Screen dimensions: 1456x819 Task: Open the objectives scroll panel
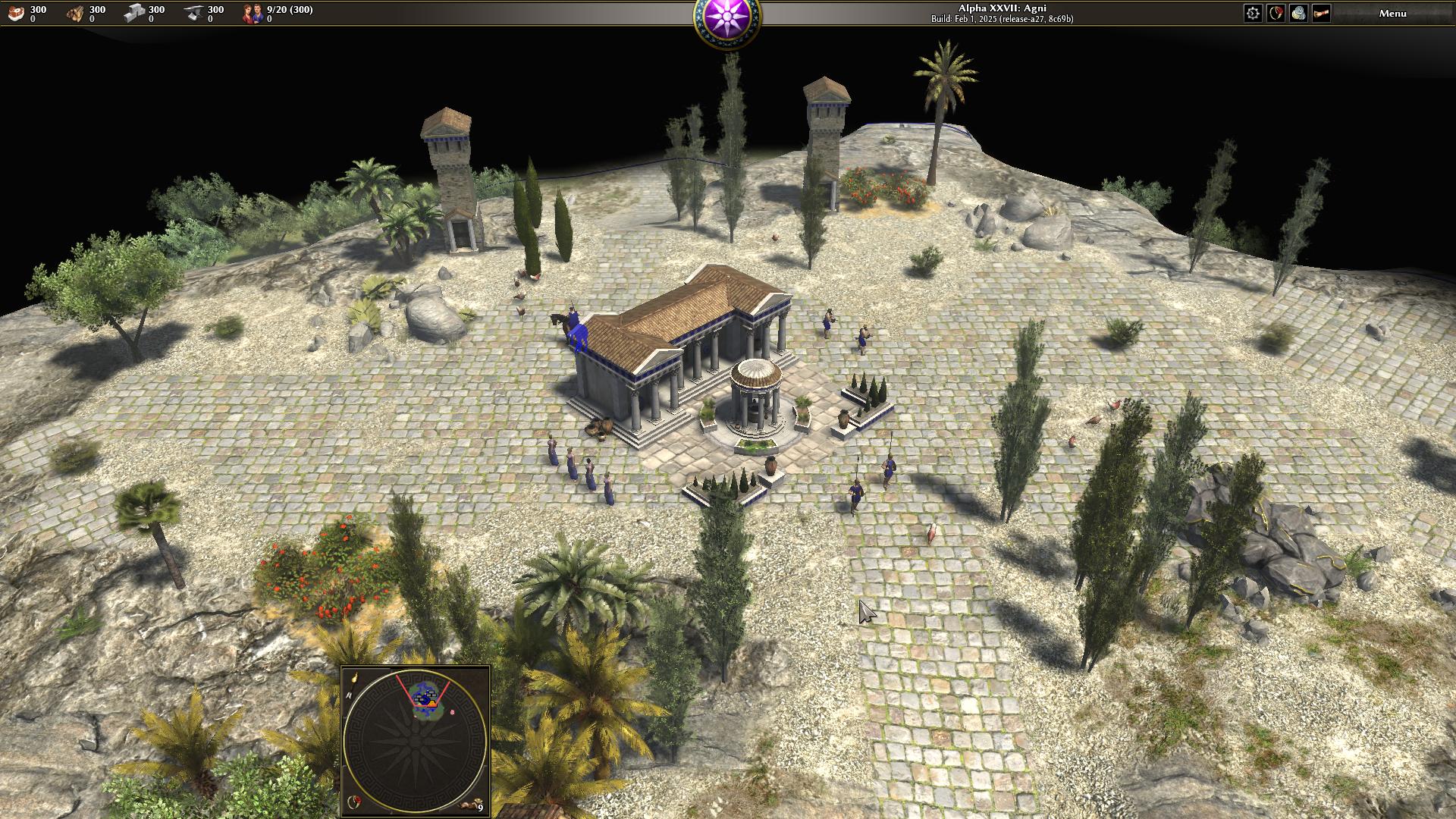tap(1321, 13)
